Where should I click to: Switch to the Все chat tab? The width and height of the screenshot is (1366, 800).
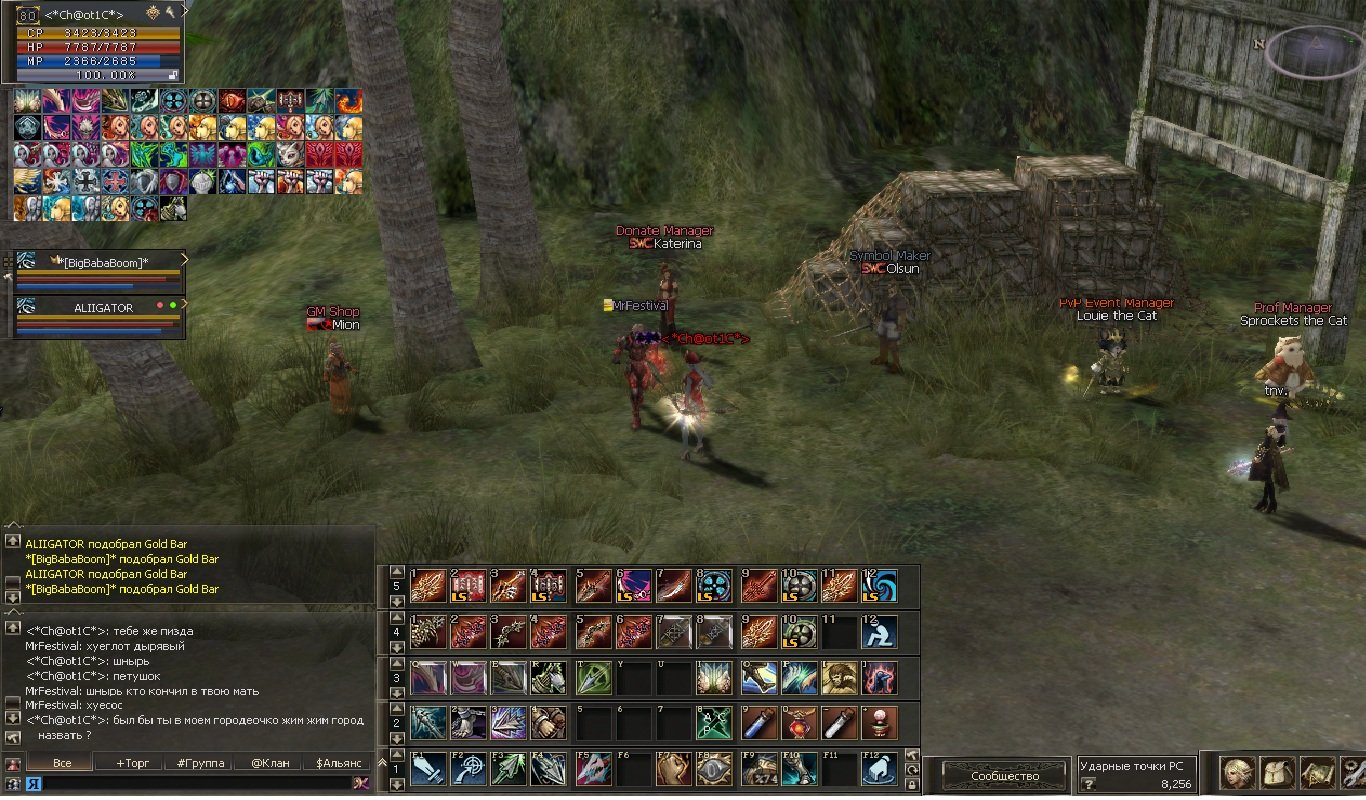click(x=62, y=763)
